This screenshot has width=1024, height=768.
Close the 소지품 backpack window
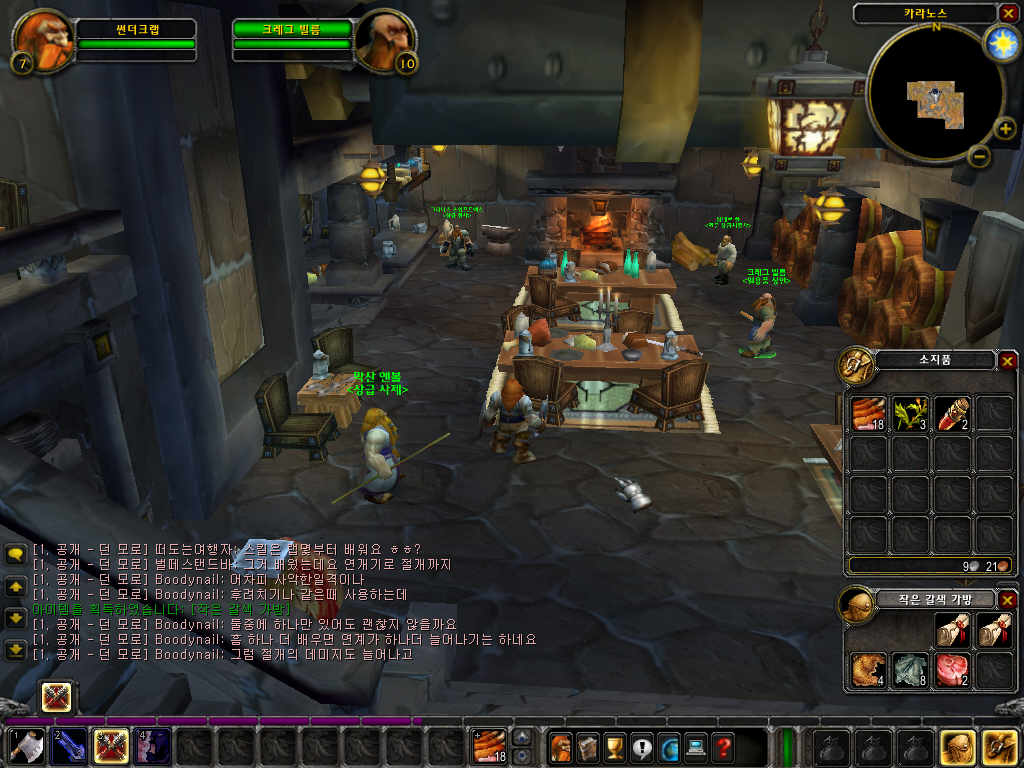pos(1007,361)
